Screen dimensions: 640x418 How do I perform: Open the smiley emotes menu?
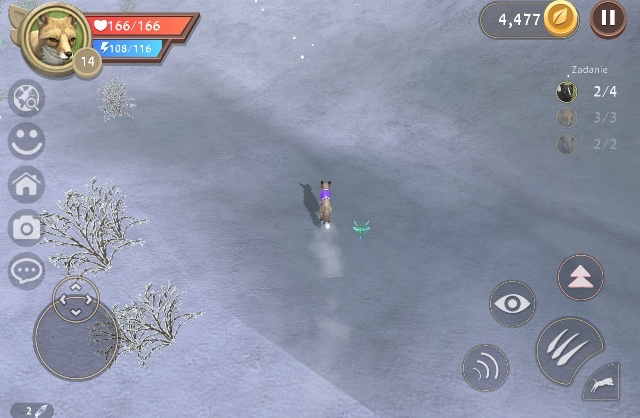(x=26, y=141)
